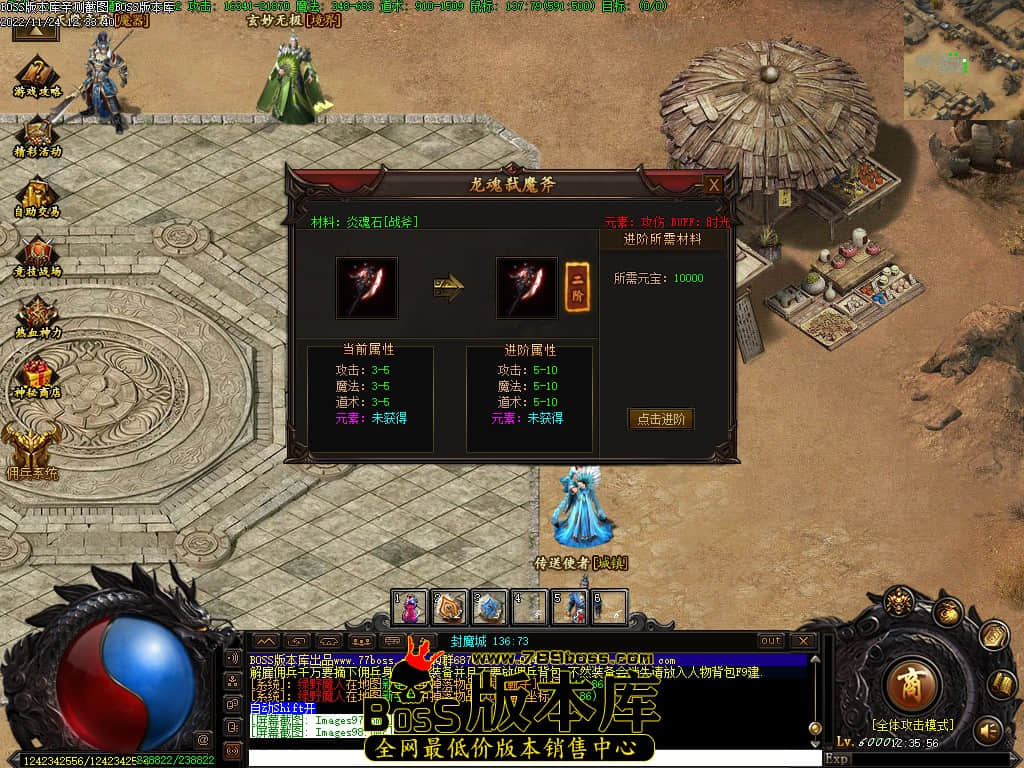Open the 精彩活动 events menu
The height and width of the screenshot is (768, 1024).
tap(37, 135)
